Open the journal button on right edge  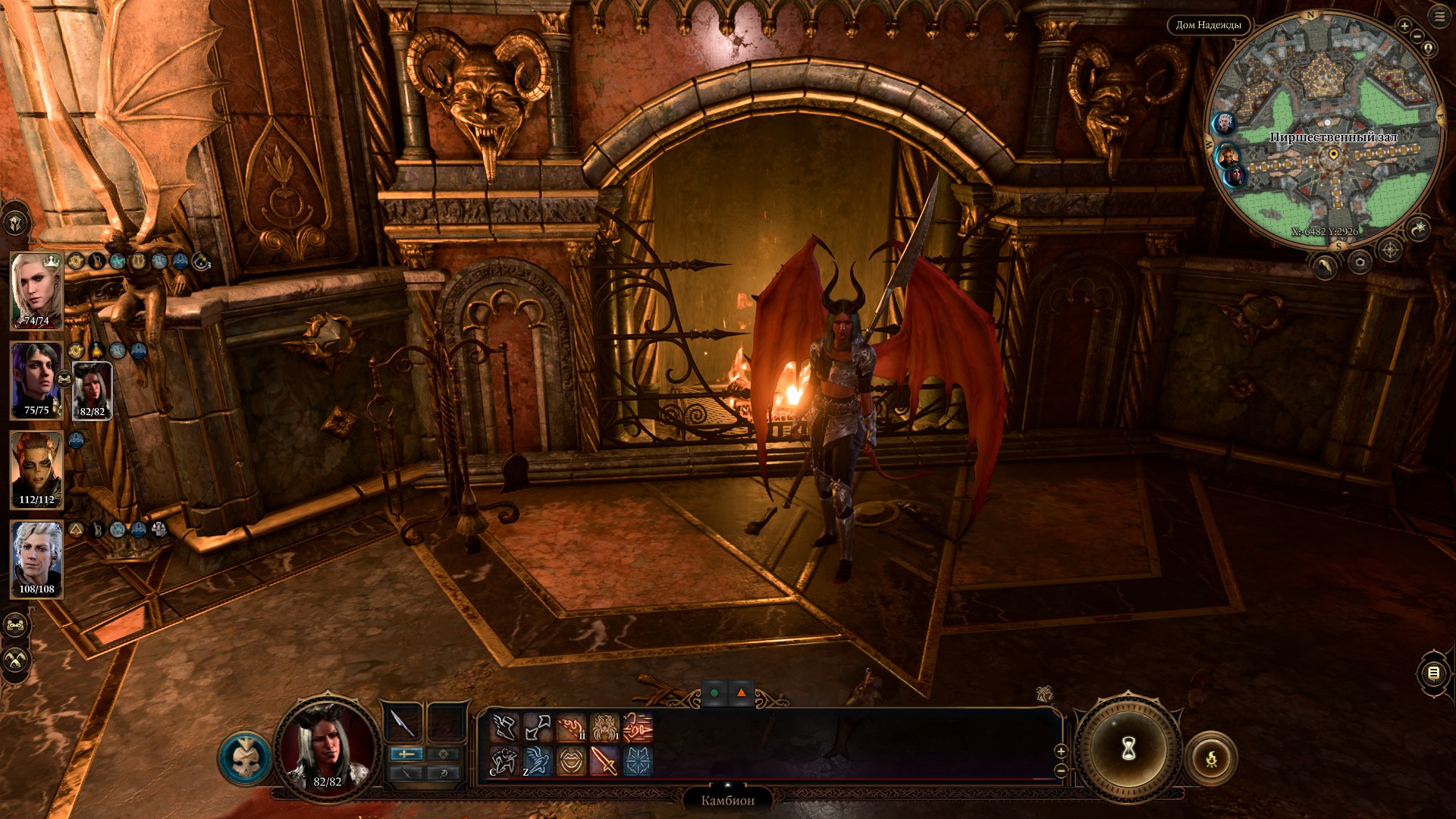(1433, 673)
